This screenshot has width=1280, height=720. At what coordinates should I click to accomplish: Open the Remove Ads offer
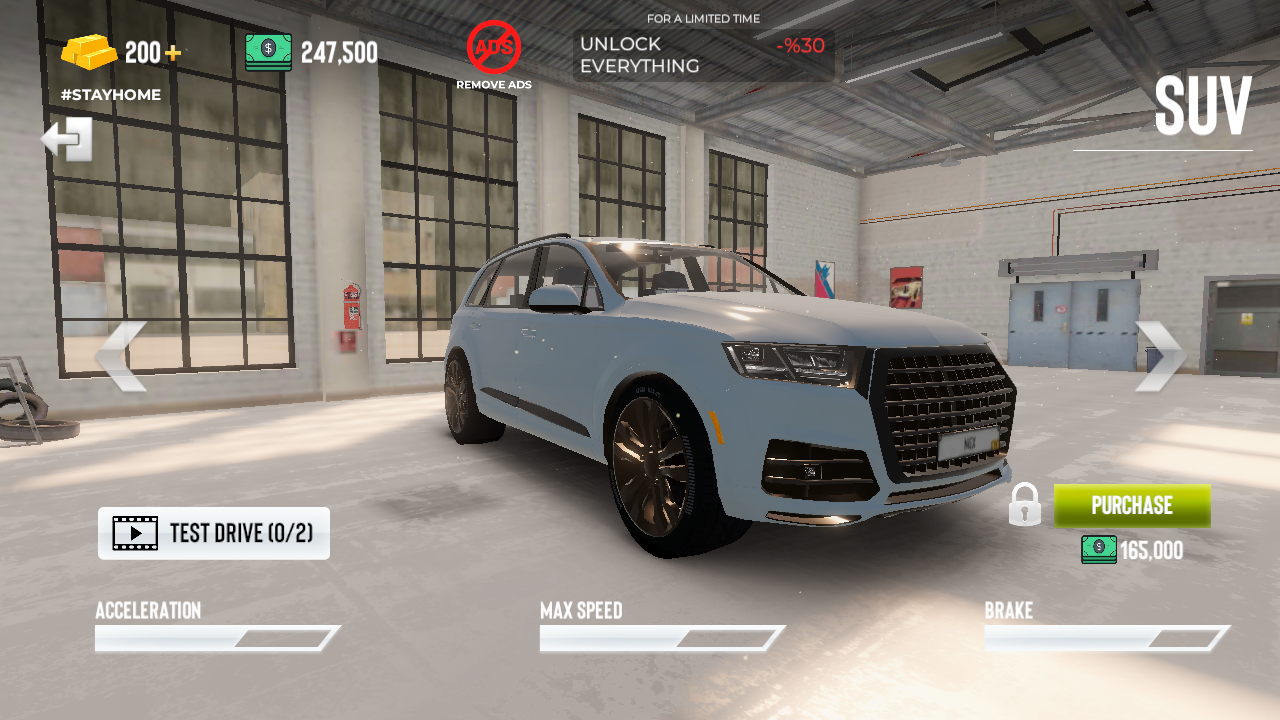point(494,53)
